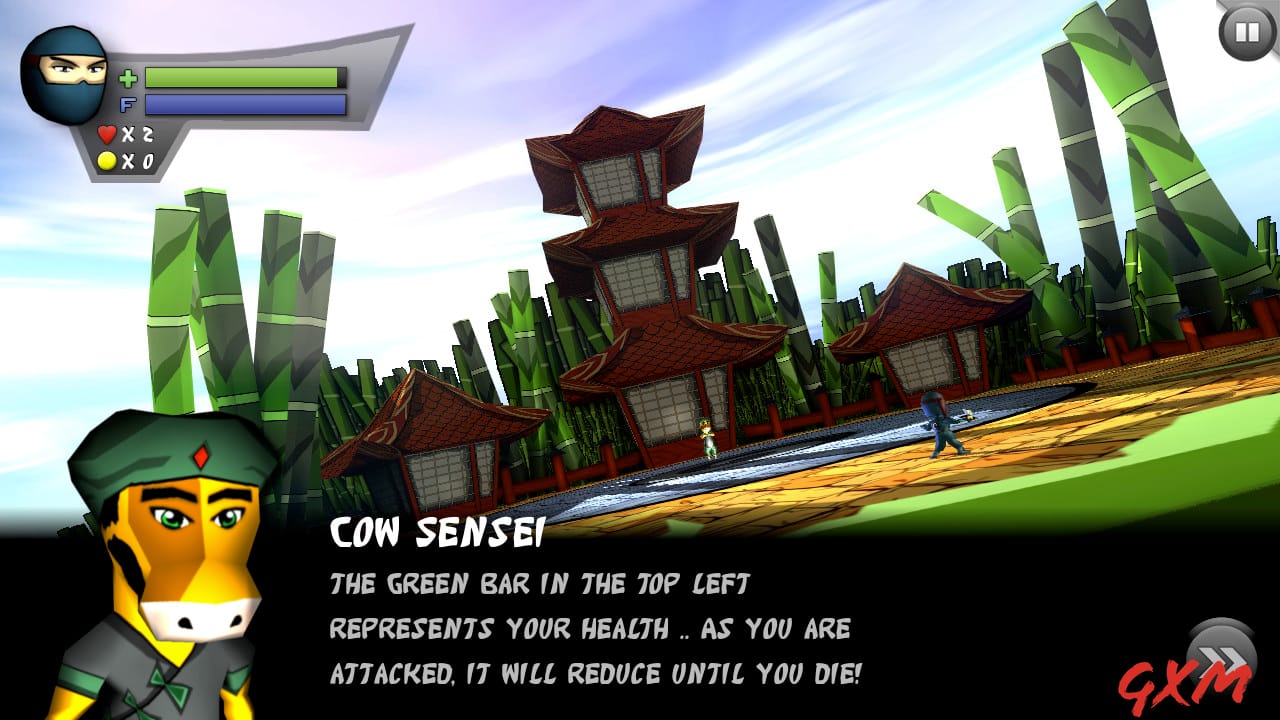Click the x0 coin counter text
This screenshot has height=720, width=1280.
click(136, 158)
